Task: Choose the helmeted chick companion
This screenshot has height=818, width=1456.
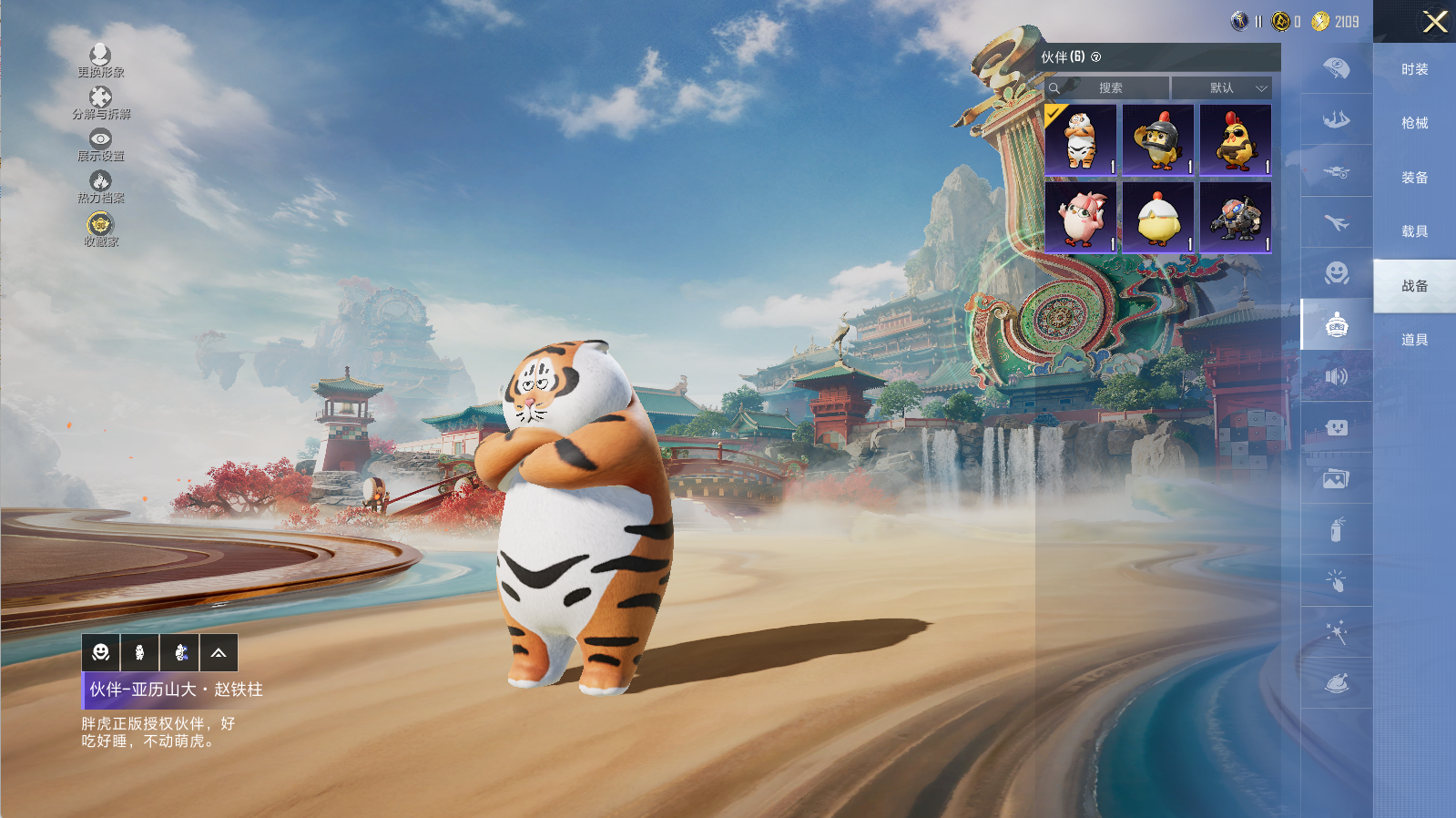Action: tap(1158, 139)
